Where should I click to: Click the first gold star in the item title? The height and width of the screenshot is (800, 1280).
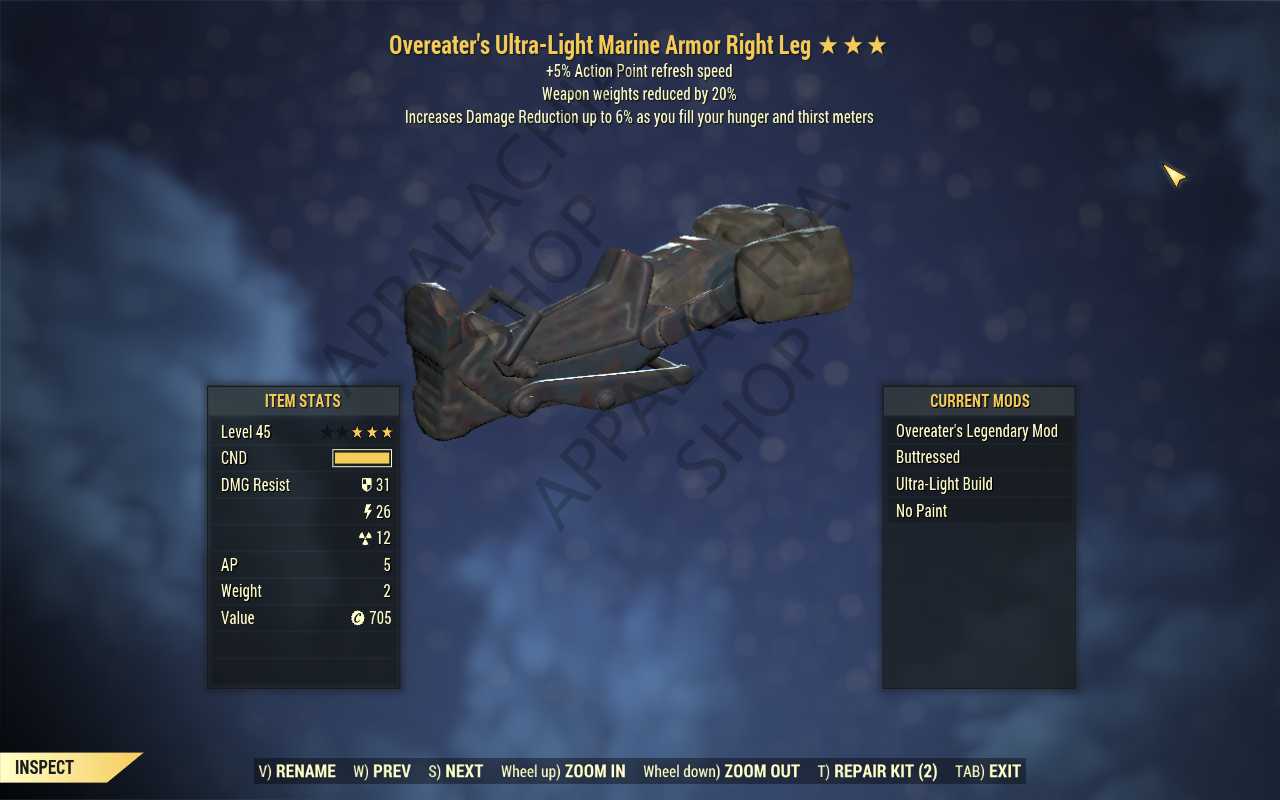[x=827, y=45]
